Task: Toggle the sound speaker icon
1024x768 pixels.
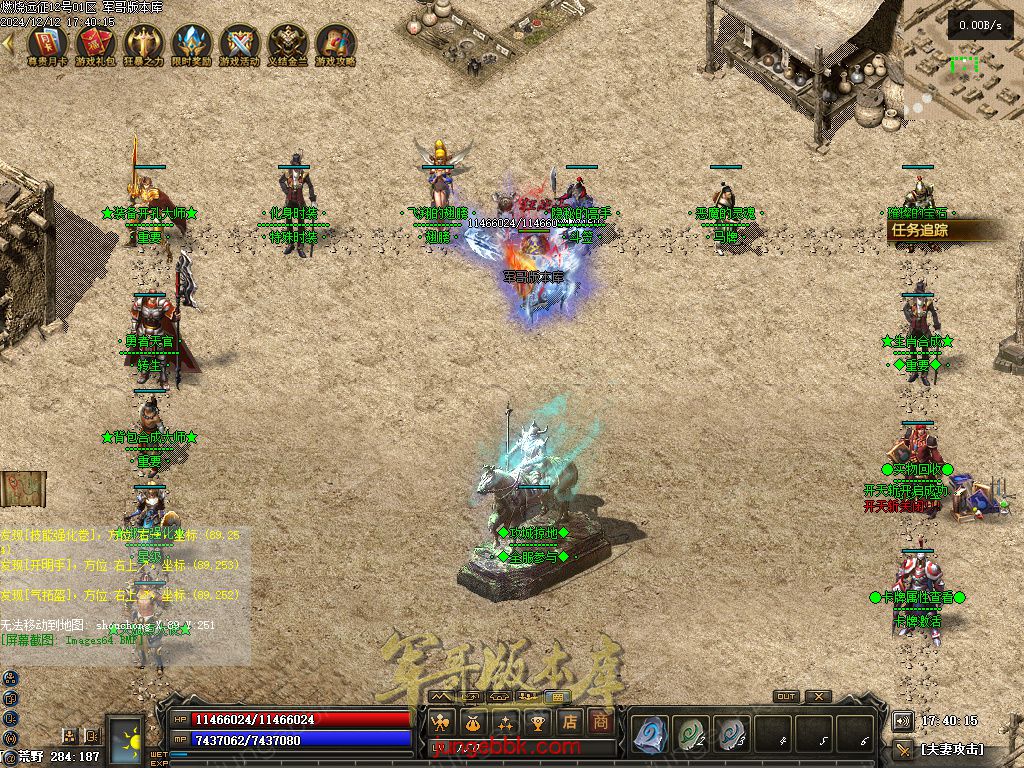Action: [902, 720]
